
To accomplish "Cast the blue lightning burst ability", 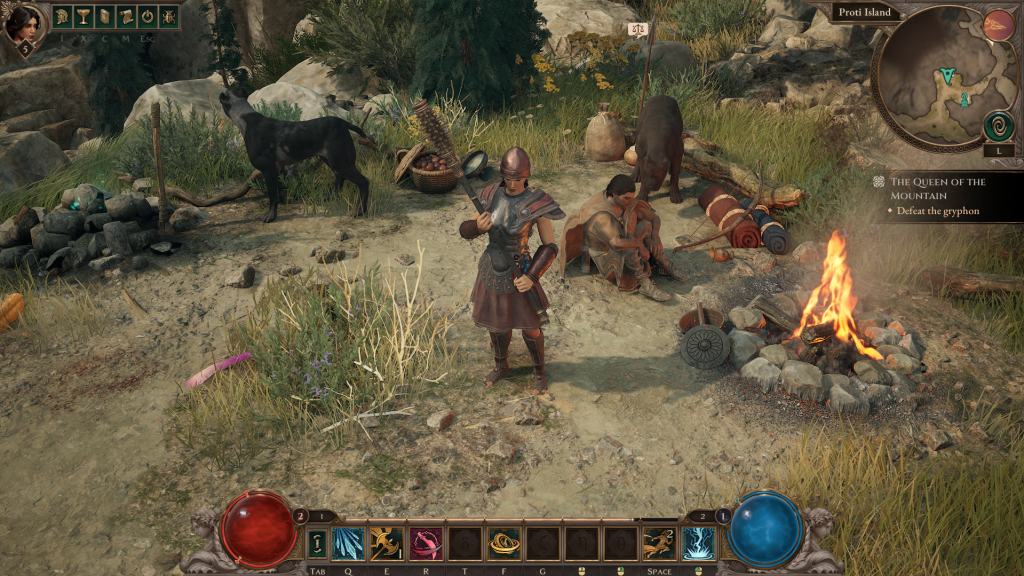I will [x=698, y=543].
